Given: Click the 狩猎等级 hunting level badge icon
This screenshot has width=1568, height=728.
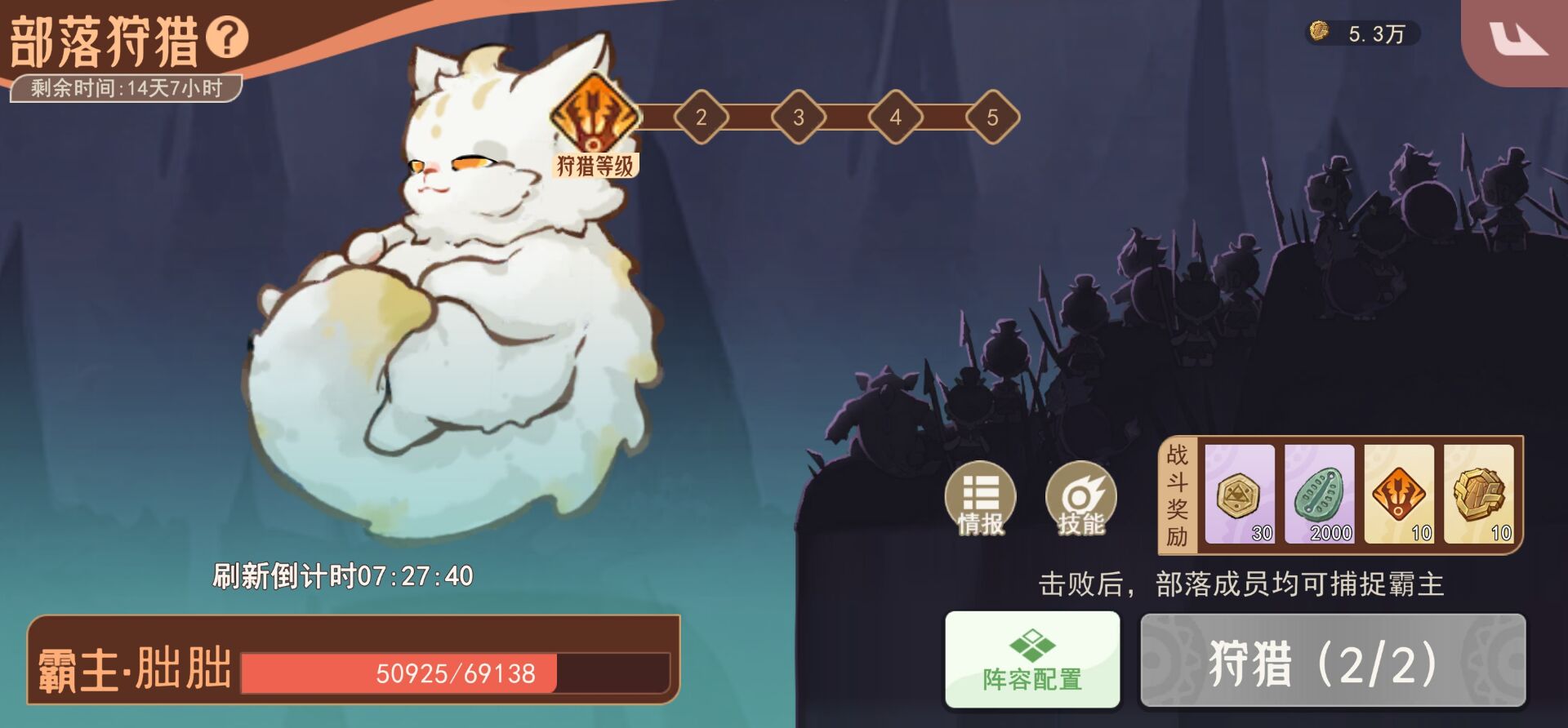Looking at the screenshot, I should click(x=593, y=119).
